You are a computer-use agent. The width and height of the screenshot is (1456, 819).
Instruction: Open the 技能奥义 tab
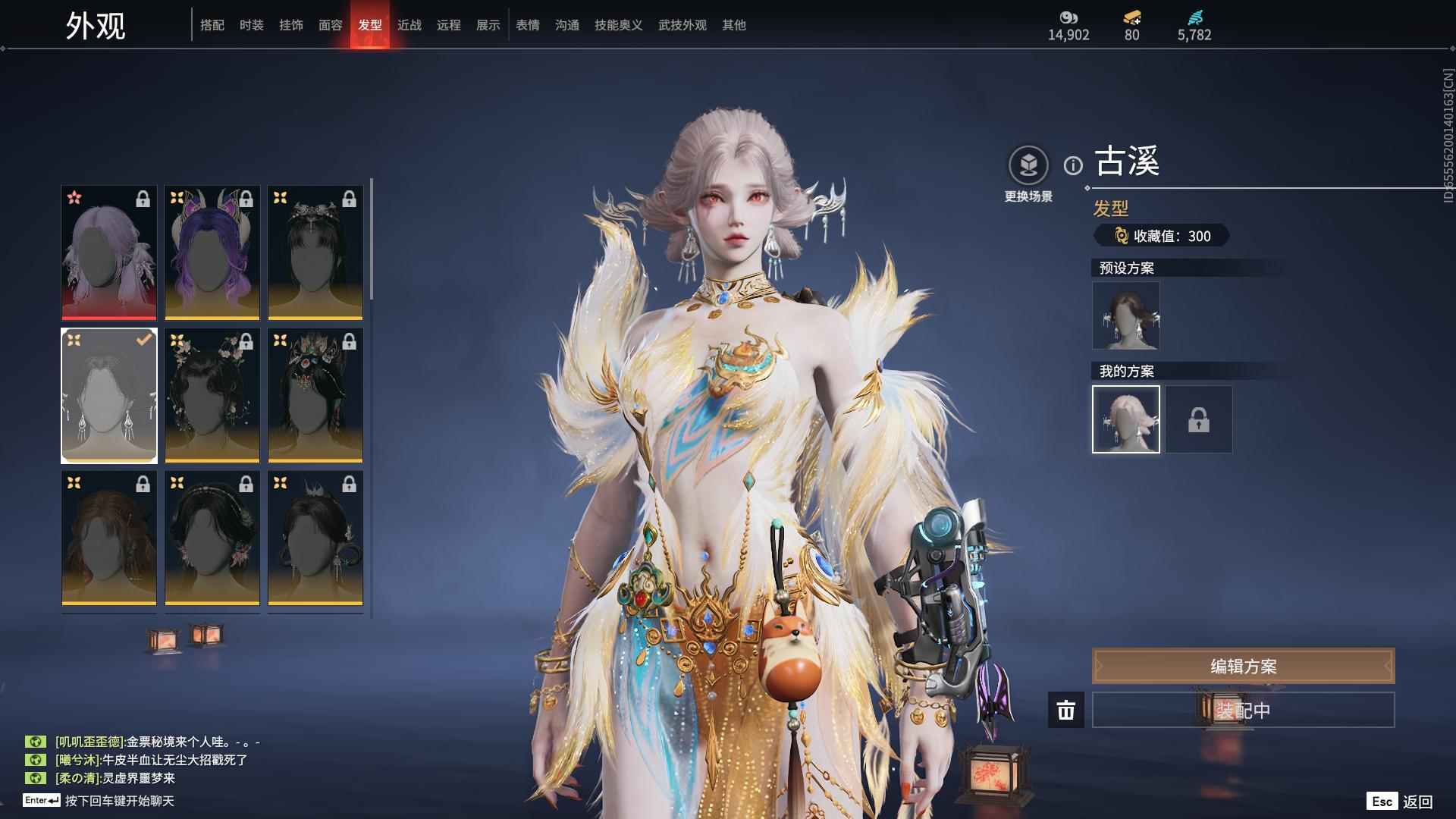click(x=619, y=25)
